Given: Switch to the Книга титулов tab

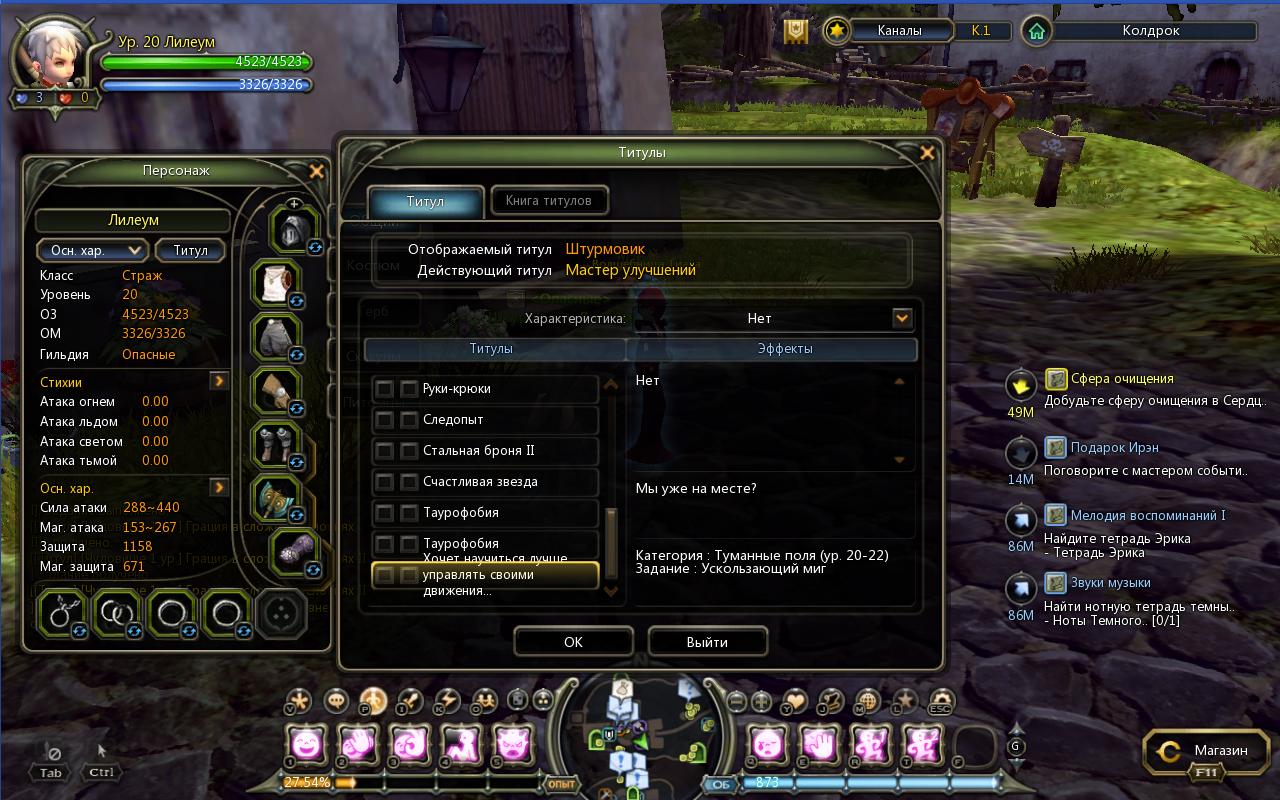Looking at the screenshot, I should pos(549,201).
